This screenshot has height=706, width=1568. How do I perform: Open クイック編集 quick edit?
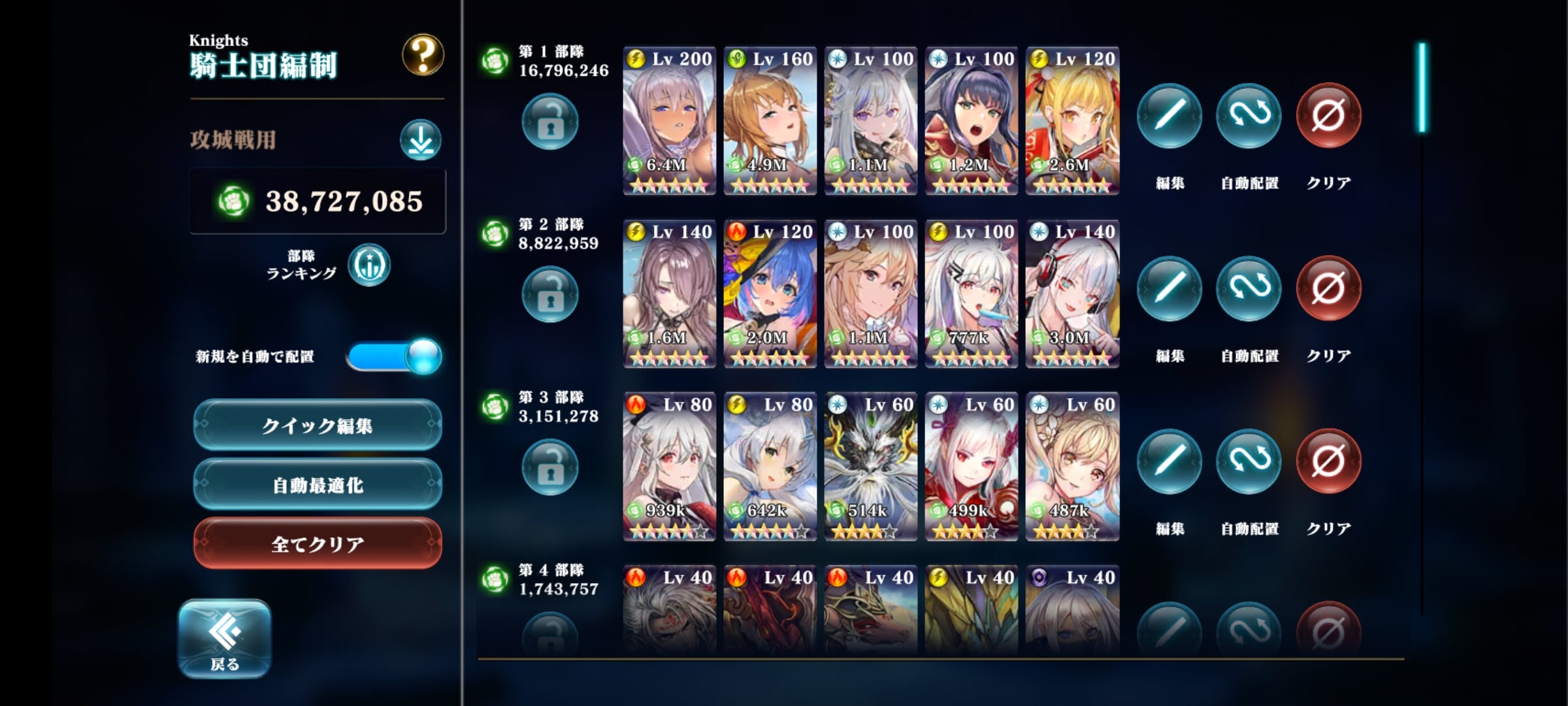(318, 426)
